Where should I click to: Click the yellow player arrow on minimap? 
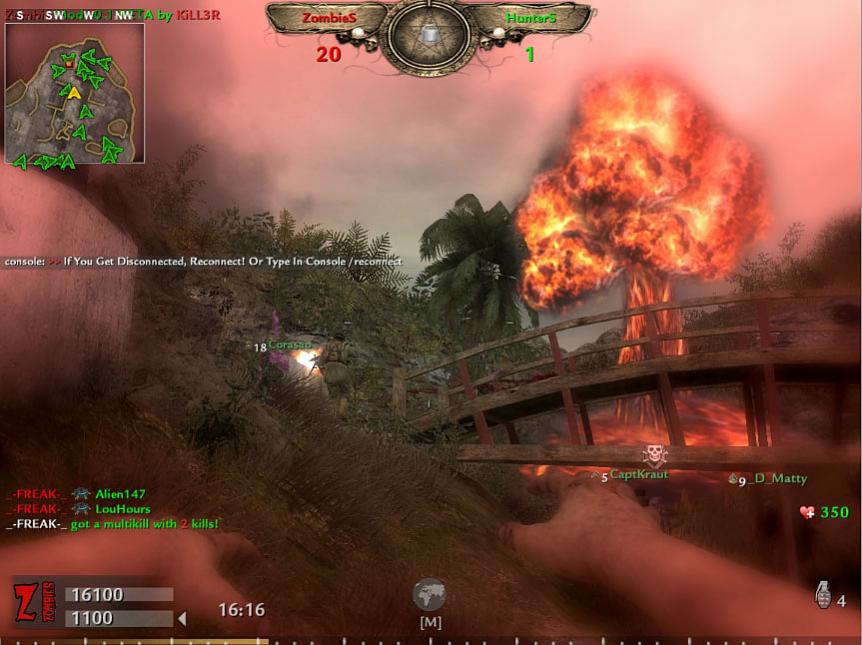point(74,93)
